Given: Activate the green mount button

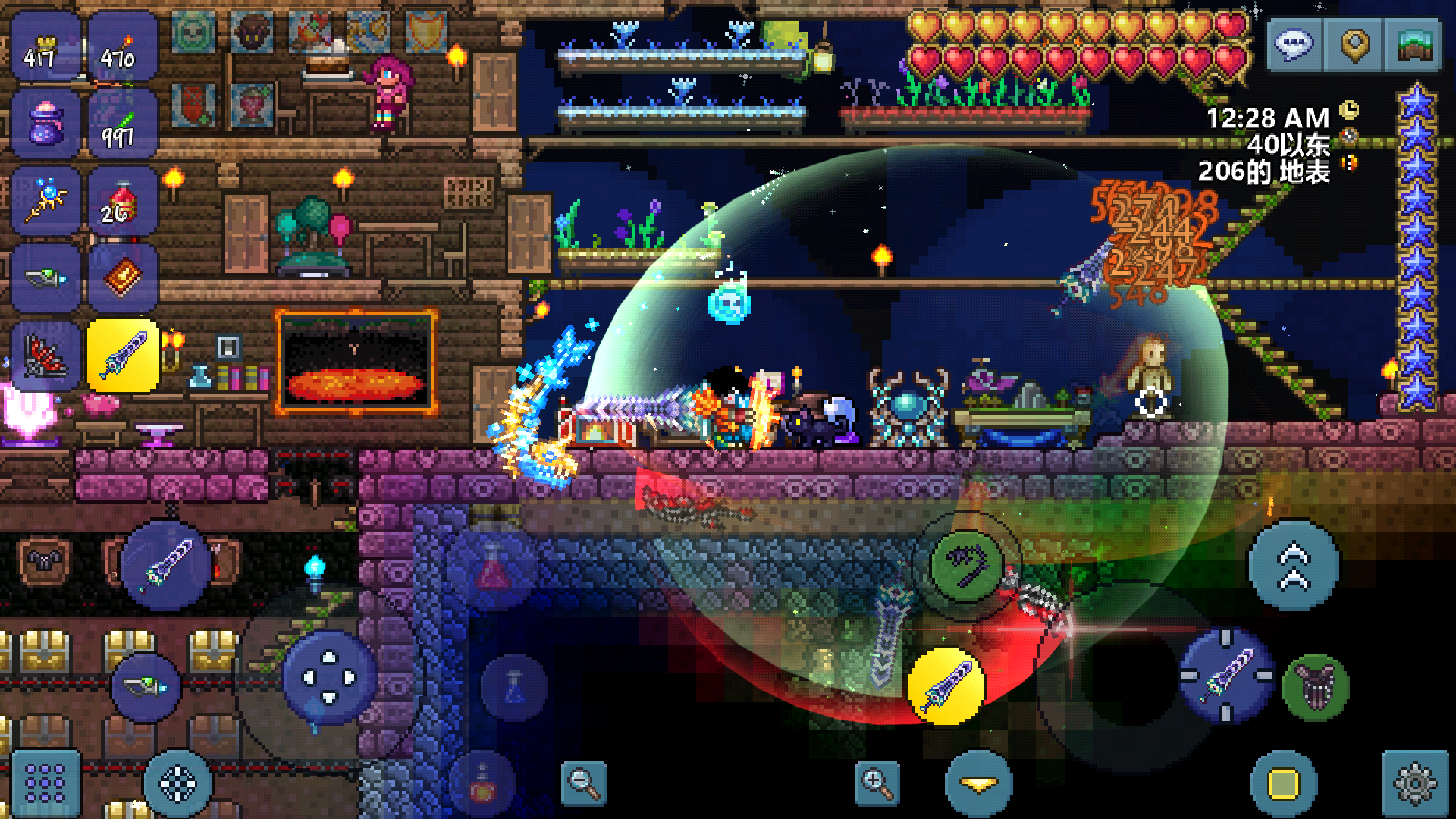Looking at the screenshot, I should click(1316, 687).
